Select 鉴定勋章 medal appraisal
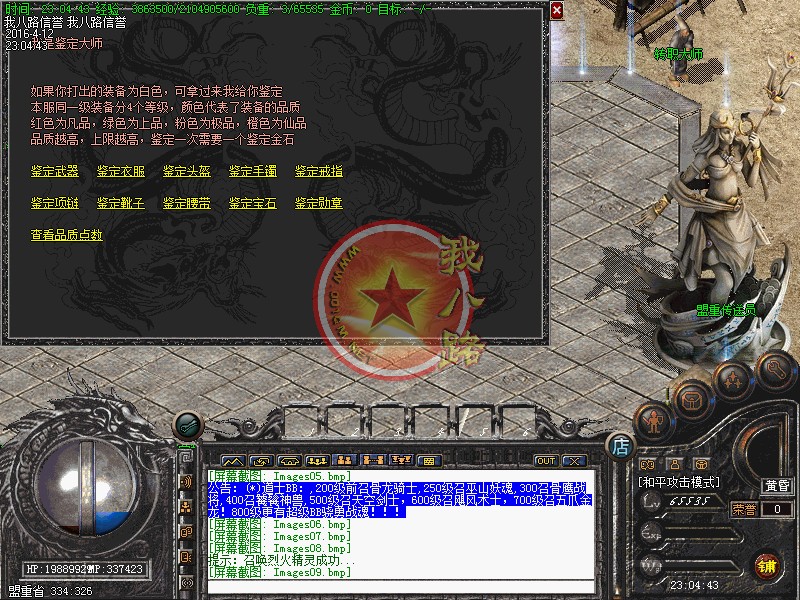Screen dimensions: 800x600 (318, 203)
